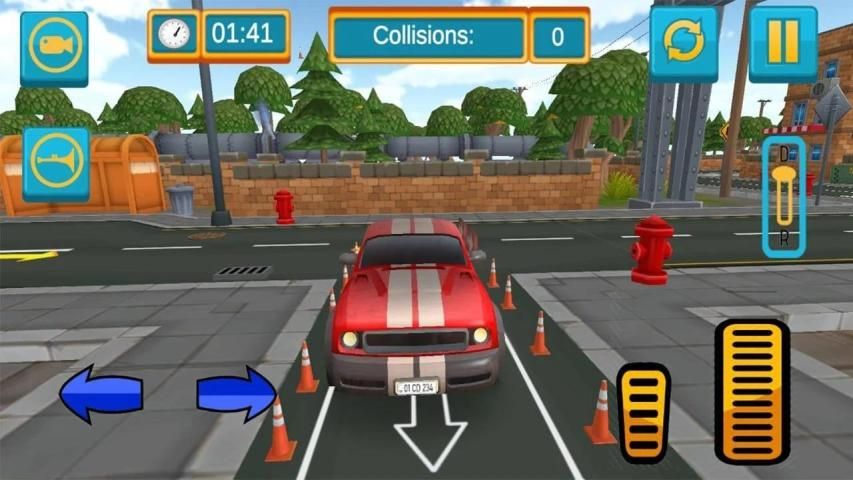Pause the game

pyautogui.click(x=782, y=44)
